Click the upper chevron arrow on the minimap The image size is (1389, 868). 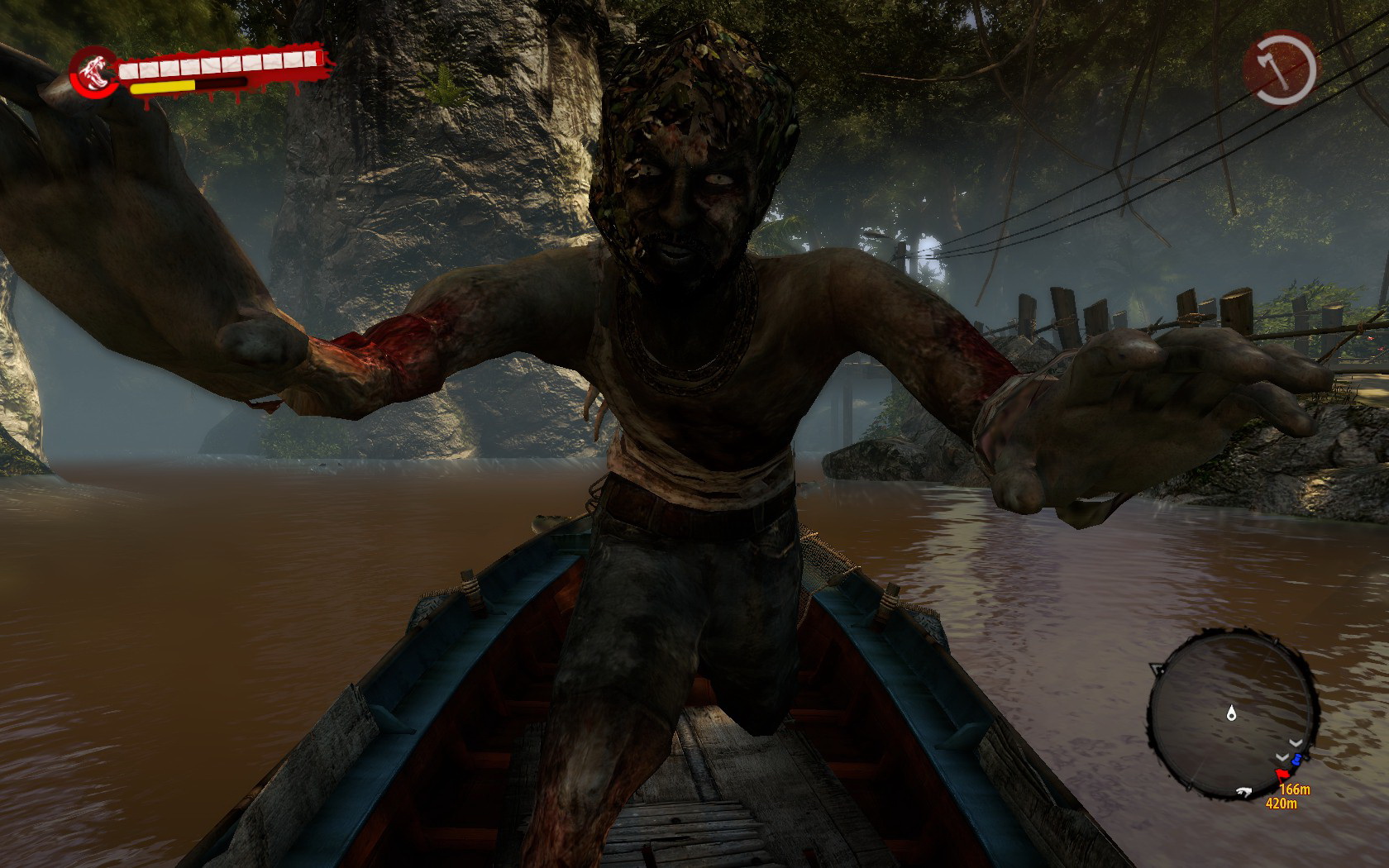[x=1295, y=742]
